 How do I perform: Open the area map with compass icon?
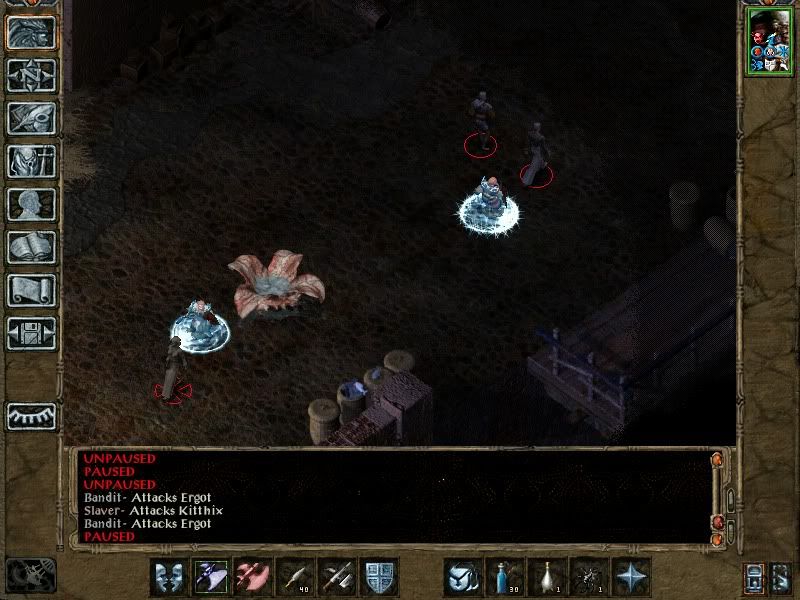click(x=31, y=75)
